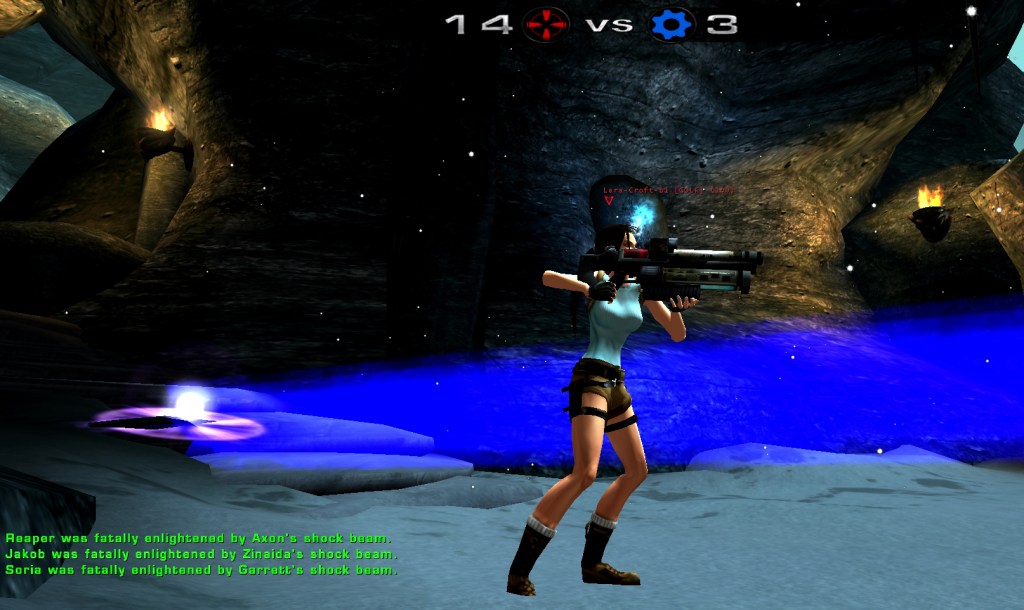1024x610 pixels.
Task: Click the red team crosshair emblem
Action: (x=546, y=24)
